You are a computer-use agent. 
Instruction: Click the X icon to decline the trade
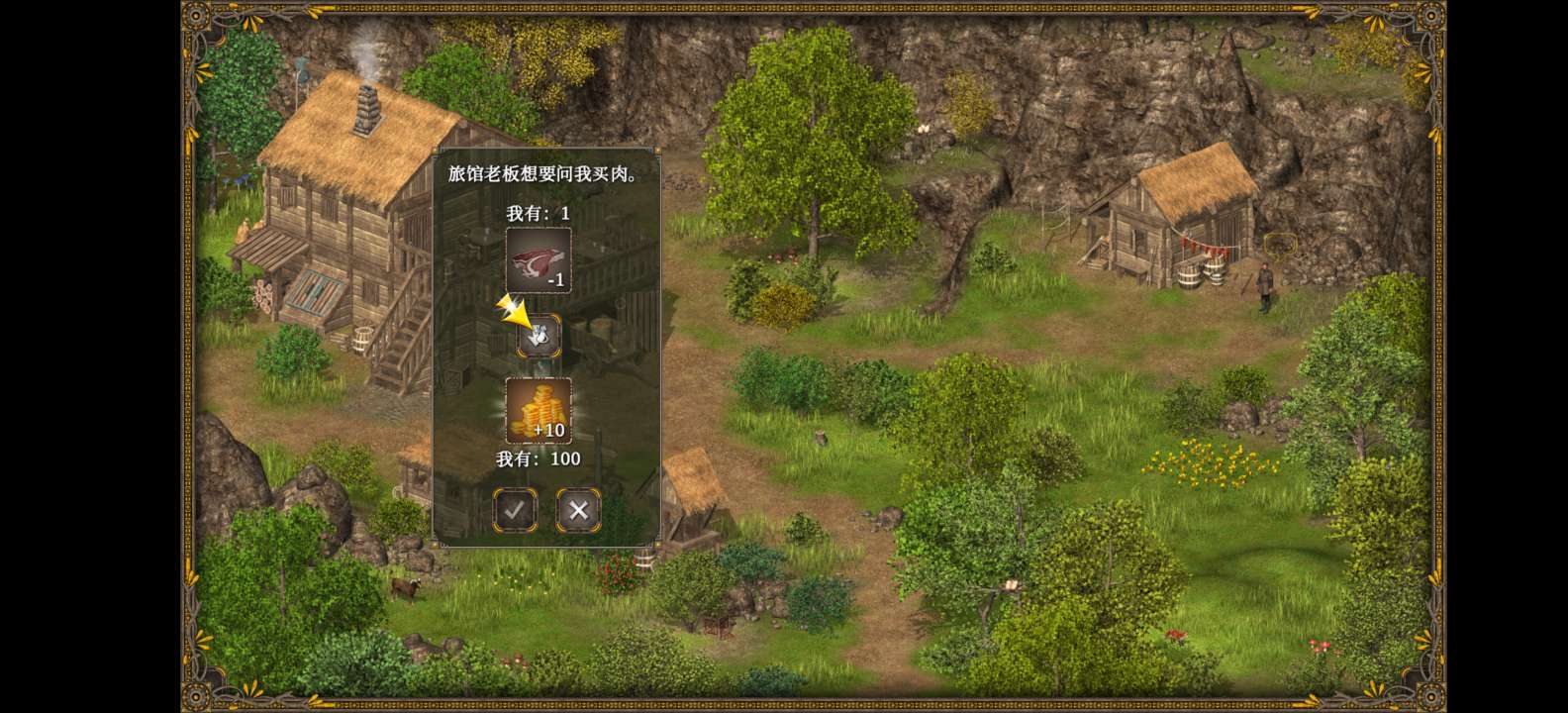point(578,511)
